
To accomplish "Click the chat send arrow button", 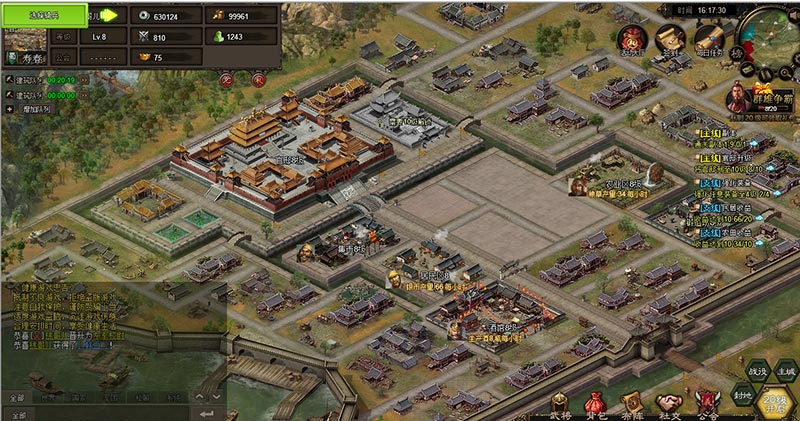I will (208, 412).
